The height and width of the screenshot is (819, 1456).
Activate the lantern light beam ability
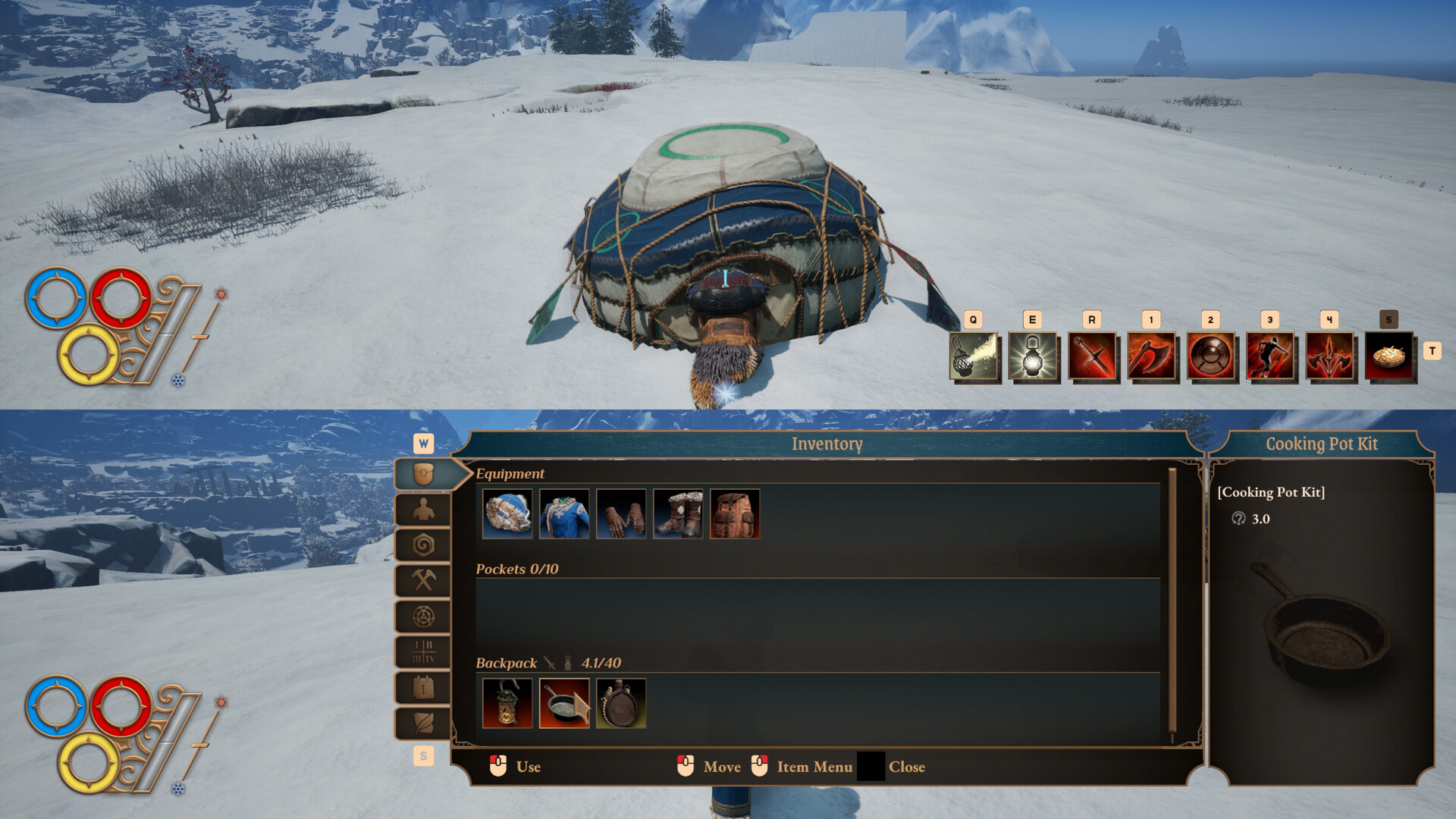pyautogui.click(x=974, y=356)
